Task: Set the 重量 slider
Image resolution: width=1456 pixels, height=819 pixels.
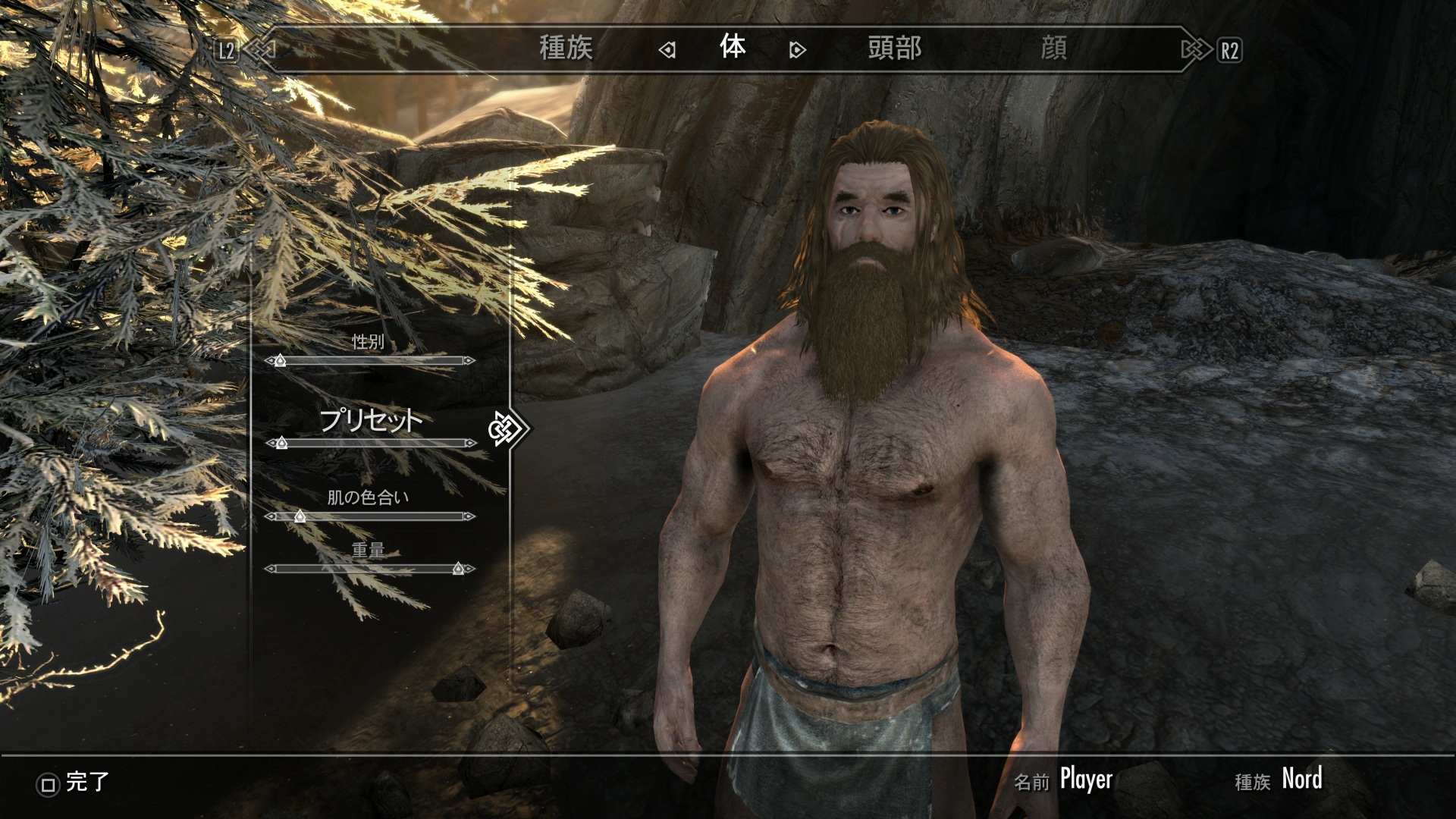Action: point(370,569)
